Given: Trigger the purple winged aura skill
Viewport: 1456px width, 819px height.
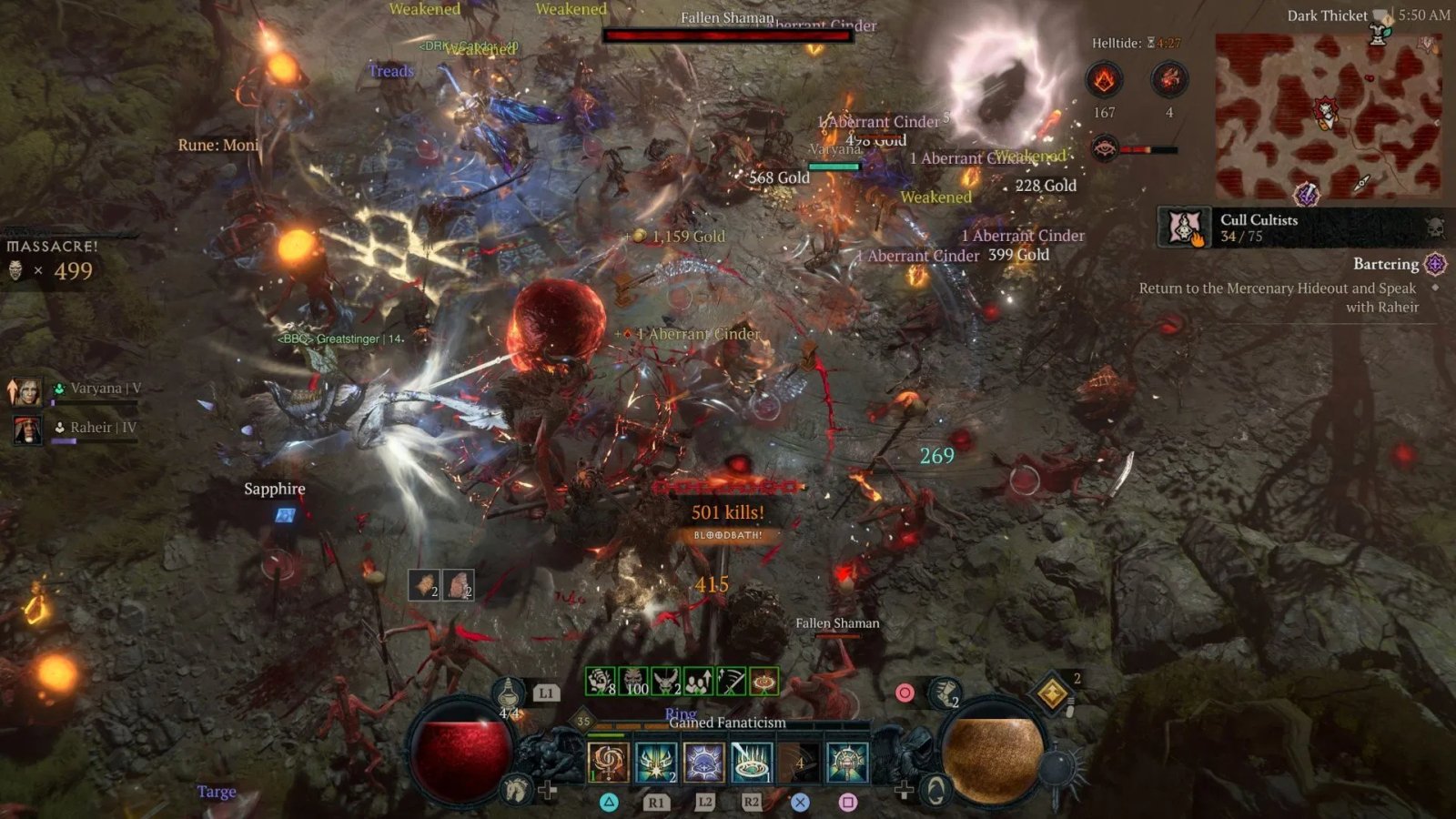Looking at the screenshot, I should point(703,763).
